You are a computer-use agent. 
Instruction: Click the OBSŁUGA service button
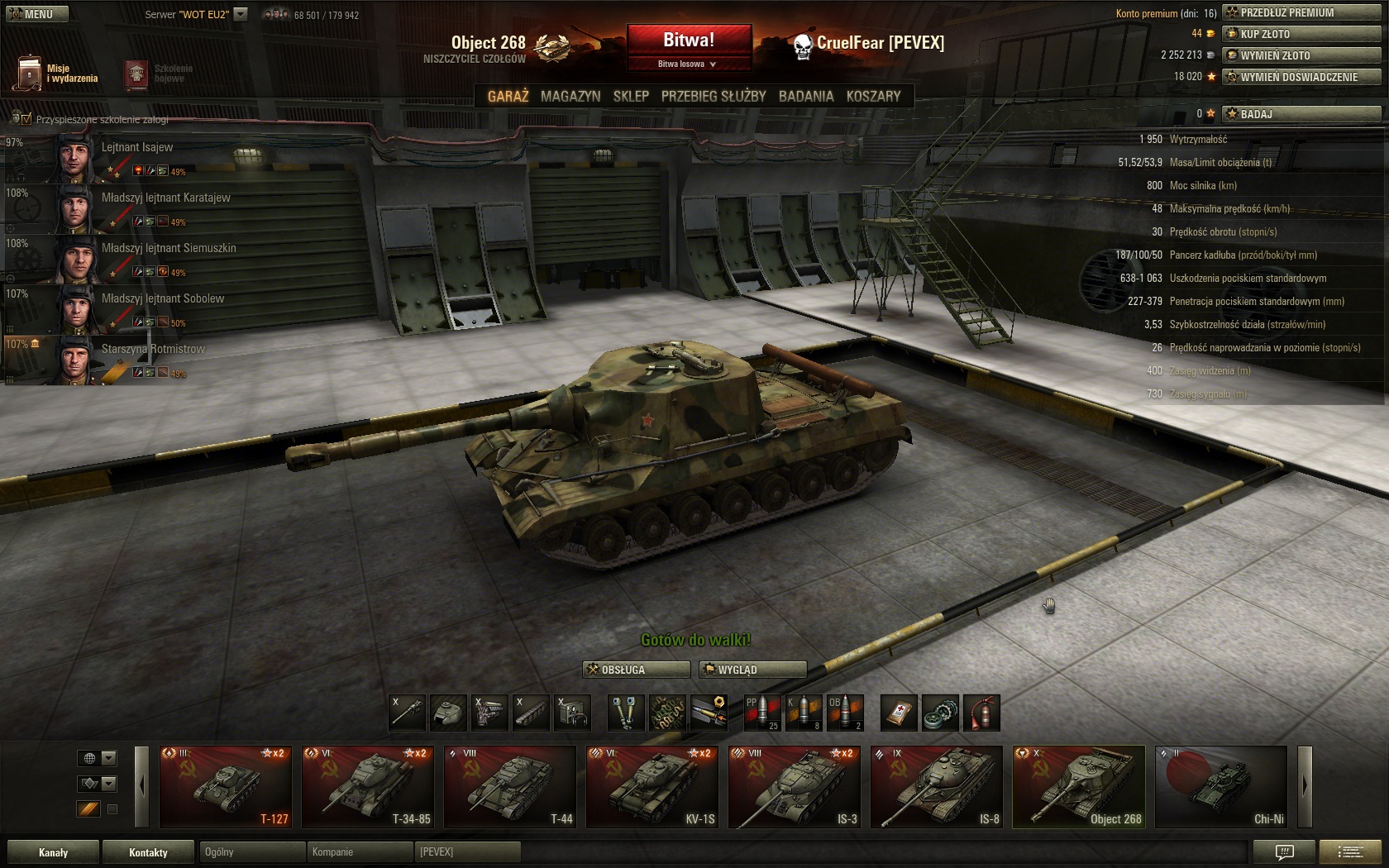[x=637, y=670]
